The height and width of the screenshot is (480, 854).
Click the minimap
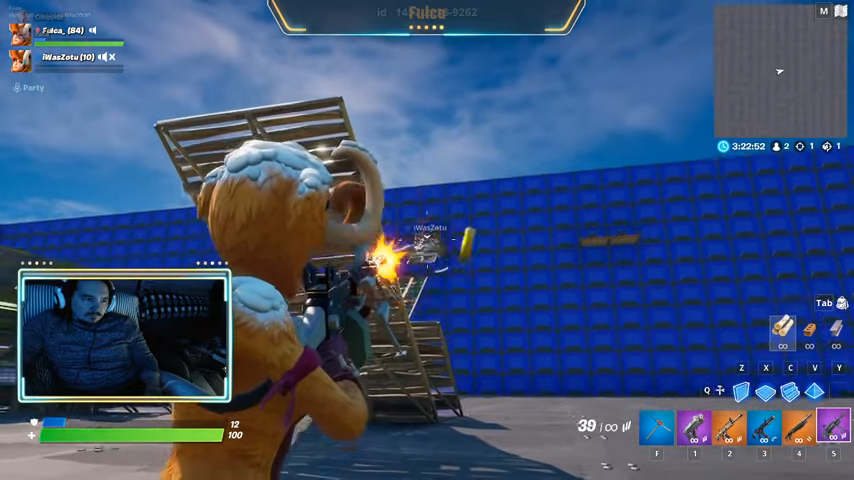pos(780,71)
